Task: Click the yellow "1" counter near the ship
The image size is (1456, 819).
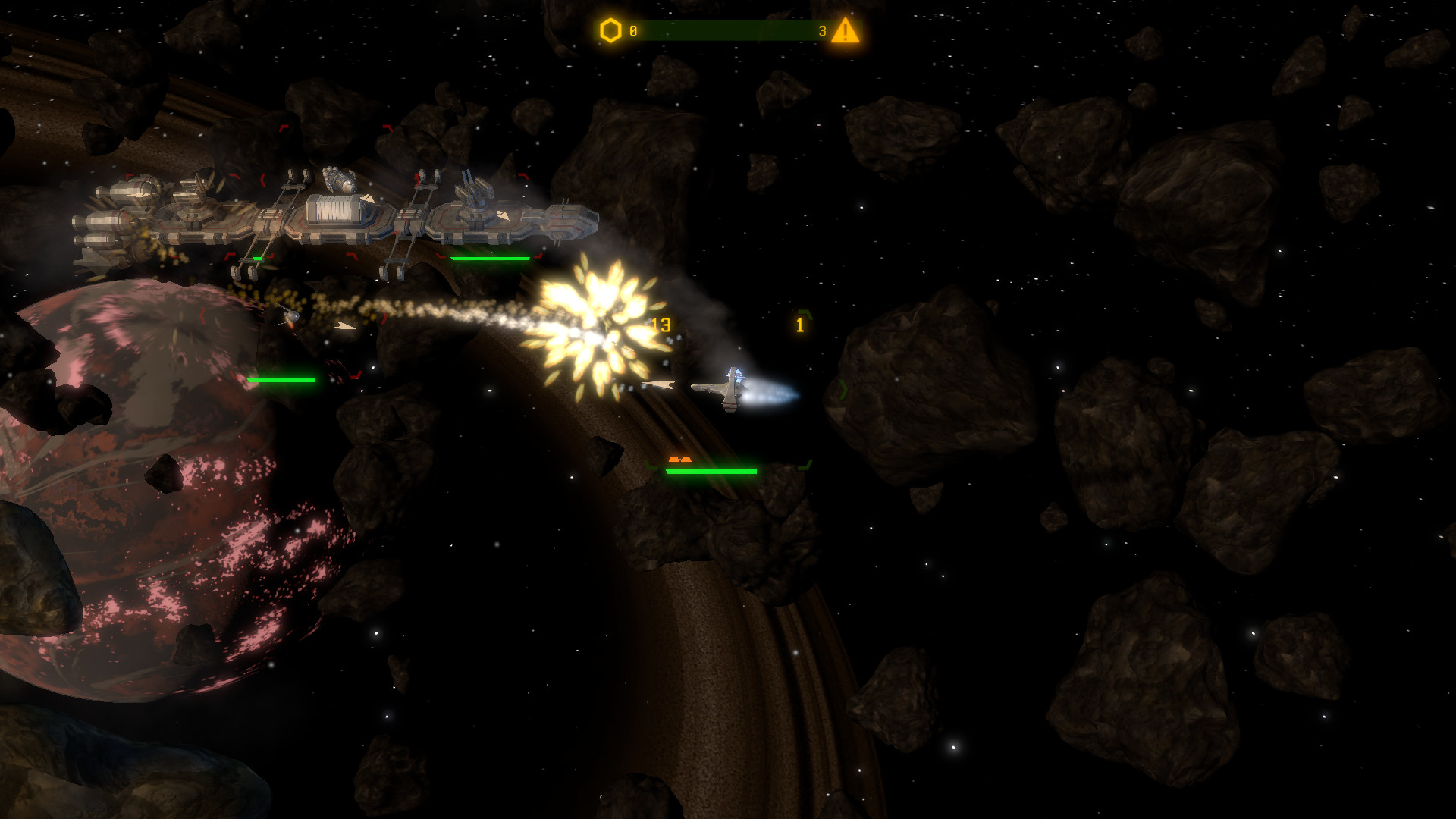Action: click(x=799, y=325)
